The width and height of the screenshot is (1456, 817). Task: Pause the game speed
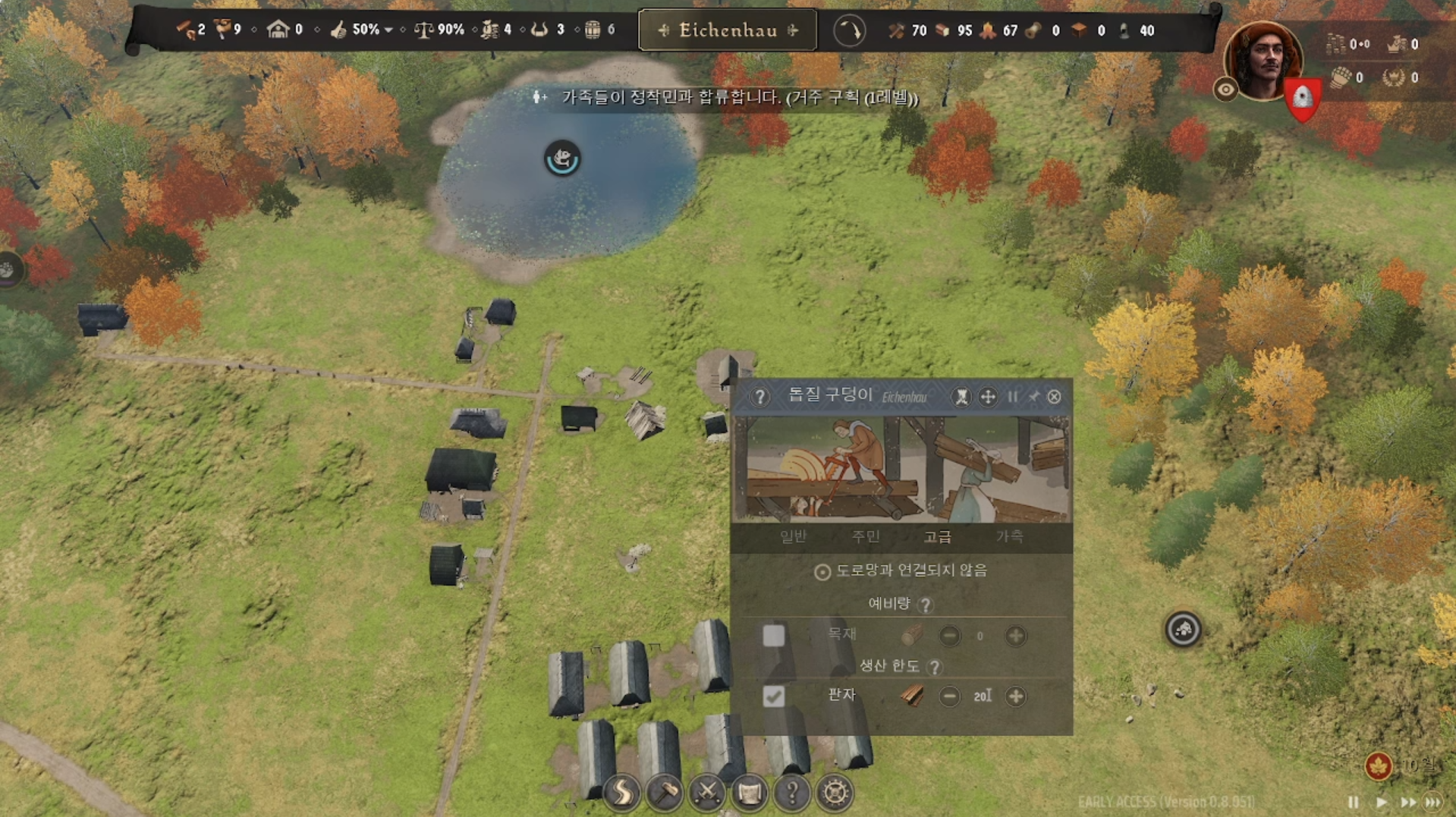[x=1353, y=802]
